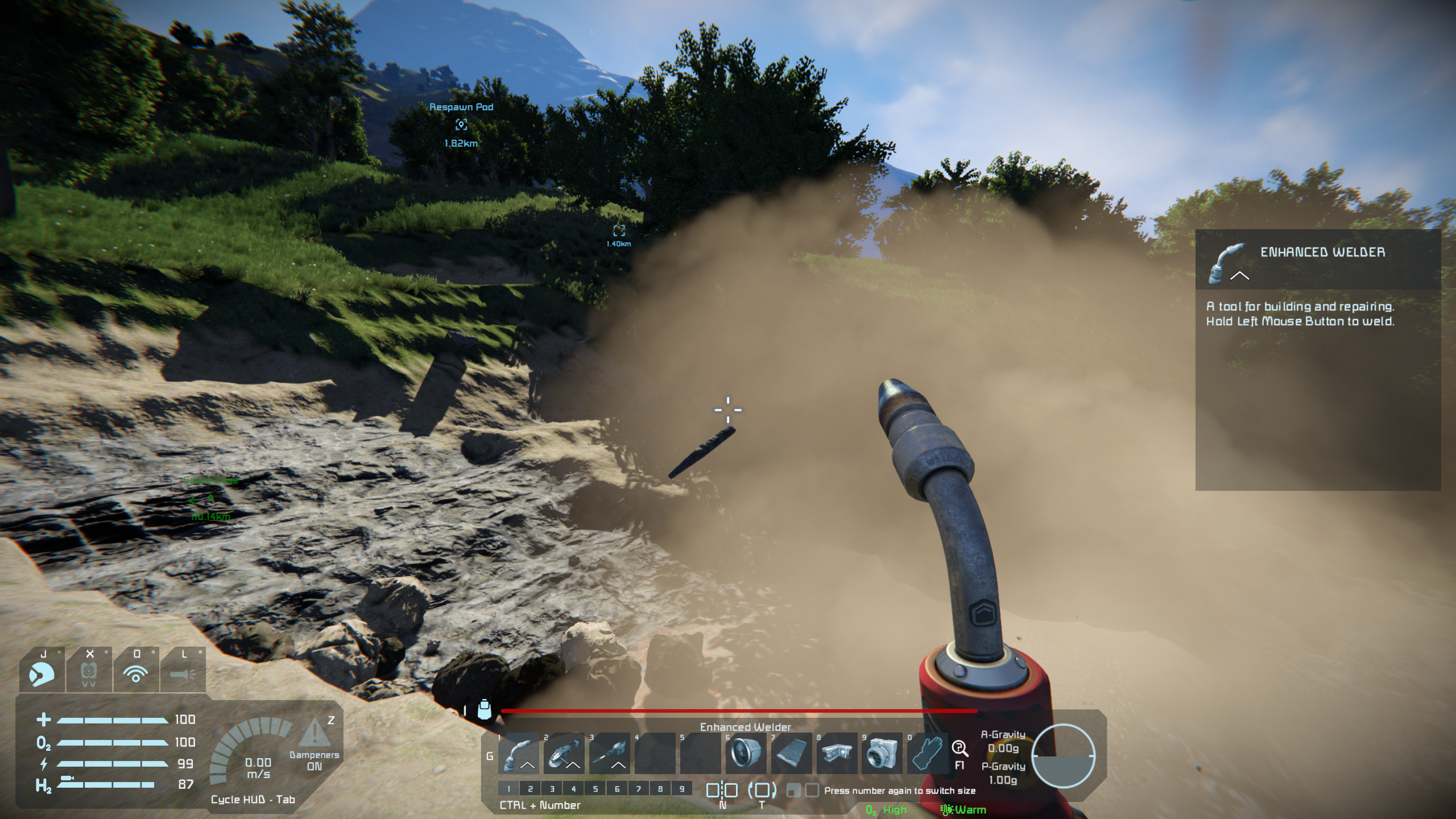Open the help magnifier icon
This screenshot has height=819, width=1456.
[960, 748]
